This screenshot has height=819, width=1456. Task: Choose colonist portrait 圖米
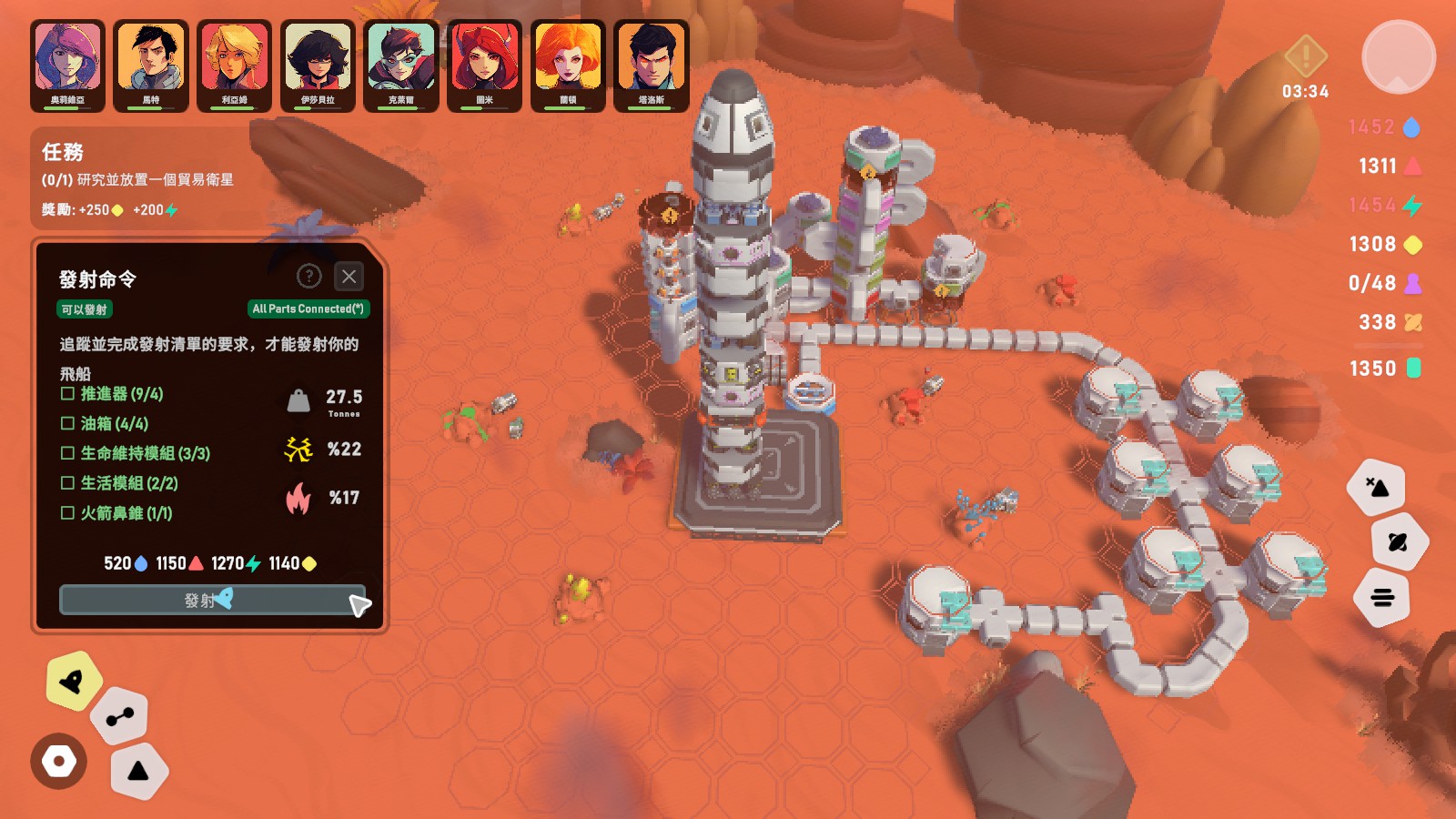(x=484, y=66)
